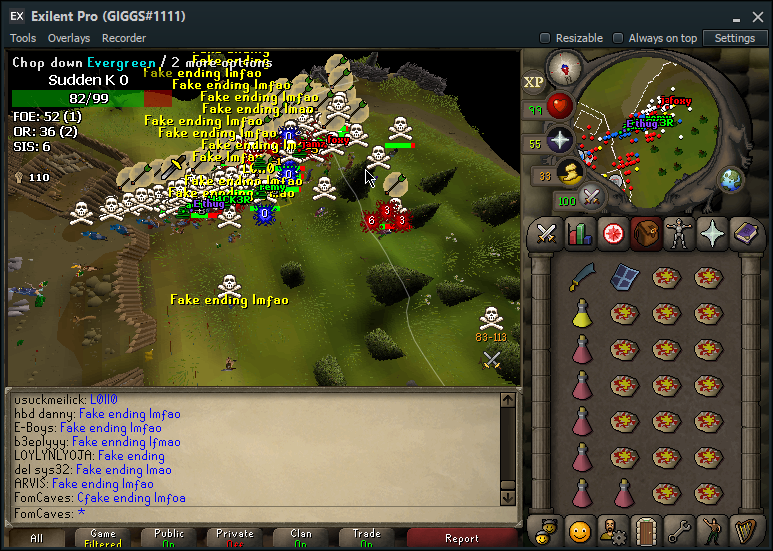Viewport: 773px width, 551px height.
Task: Open the client Settings button
Action: (x=735, y=38)
